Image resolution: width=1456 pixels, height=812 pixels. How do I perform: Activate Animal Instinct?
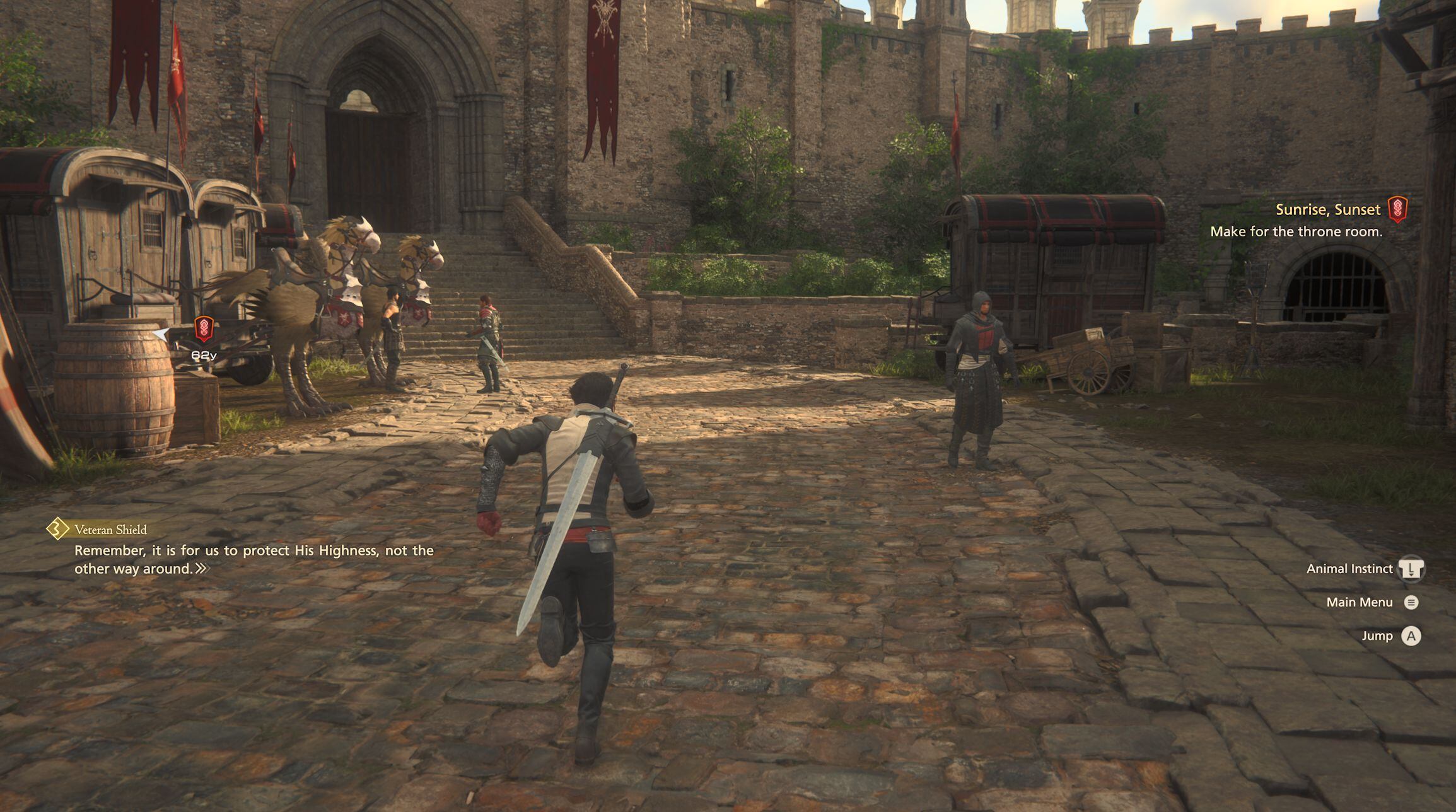tap(1411, 569)
